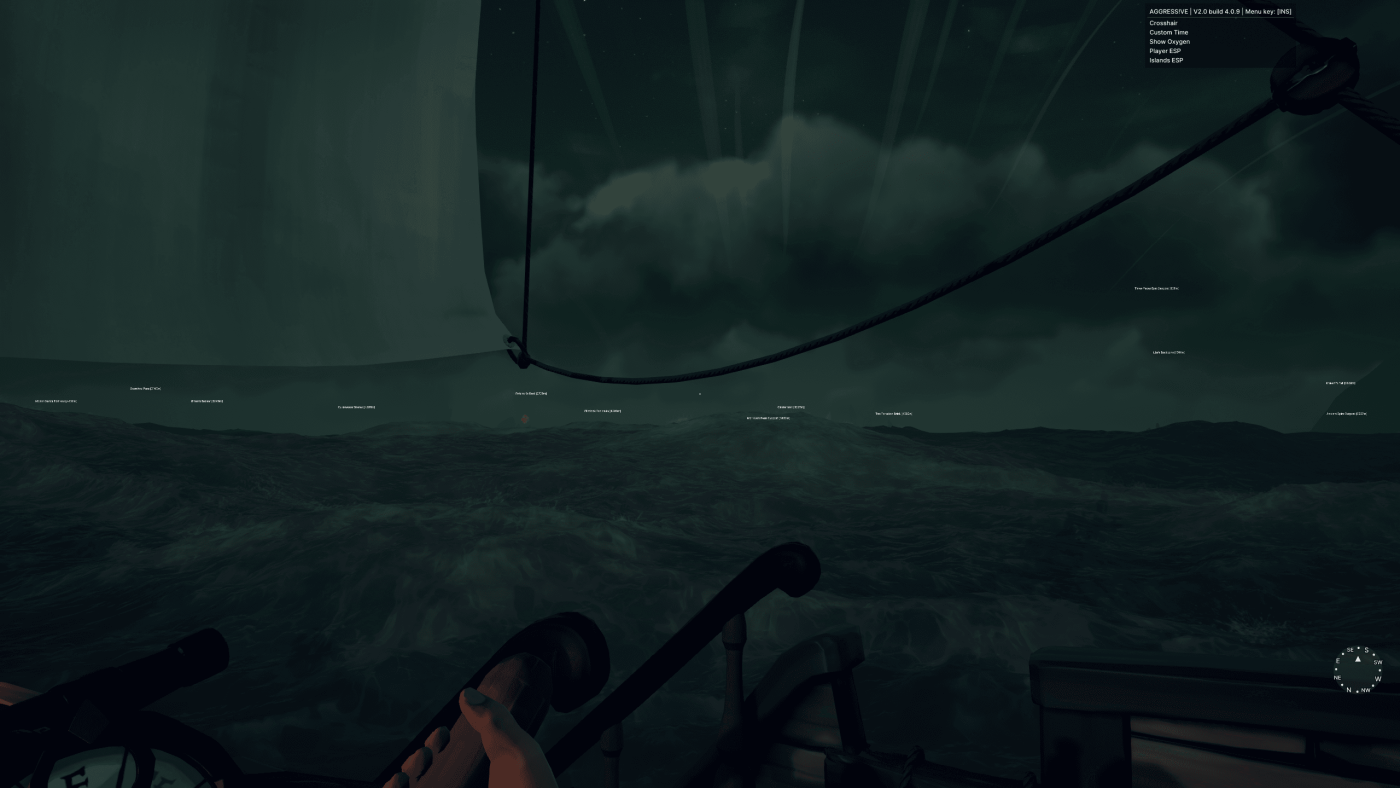Click the round compass dial
Viewport: 1400px width, 788px height.
pos(1357,669)
